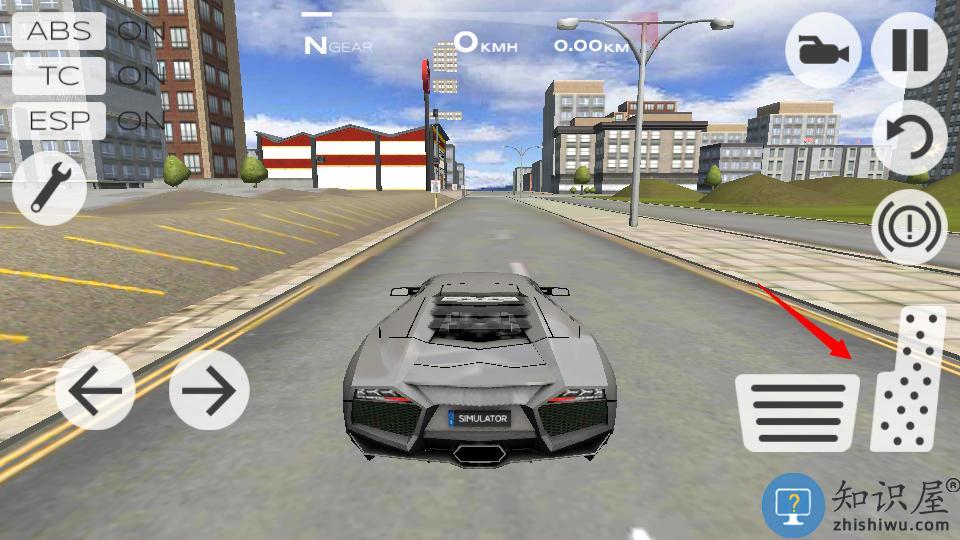Steer right with the right arrow

[209, 390]
